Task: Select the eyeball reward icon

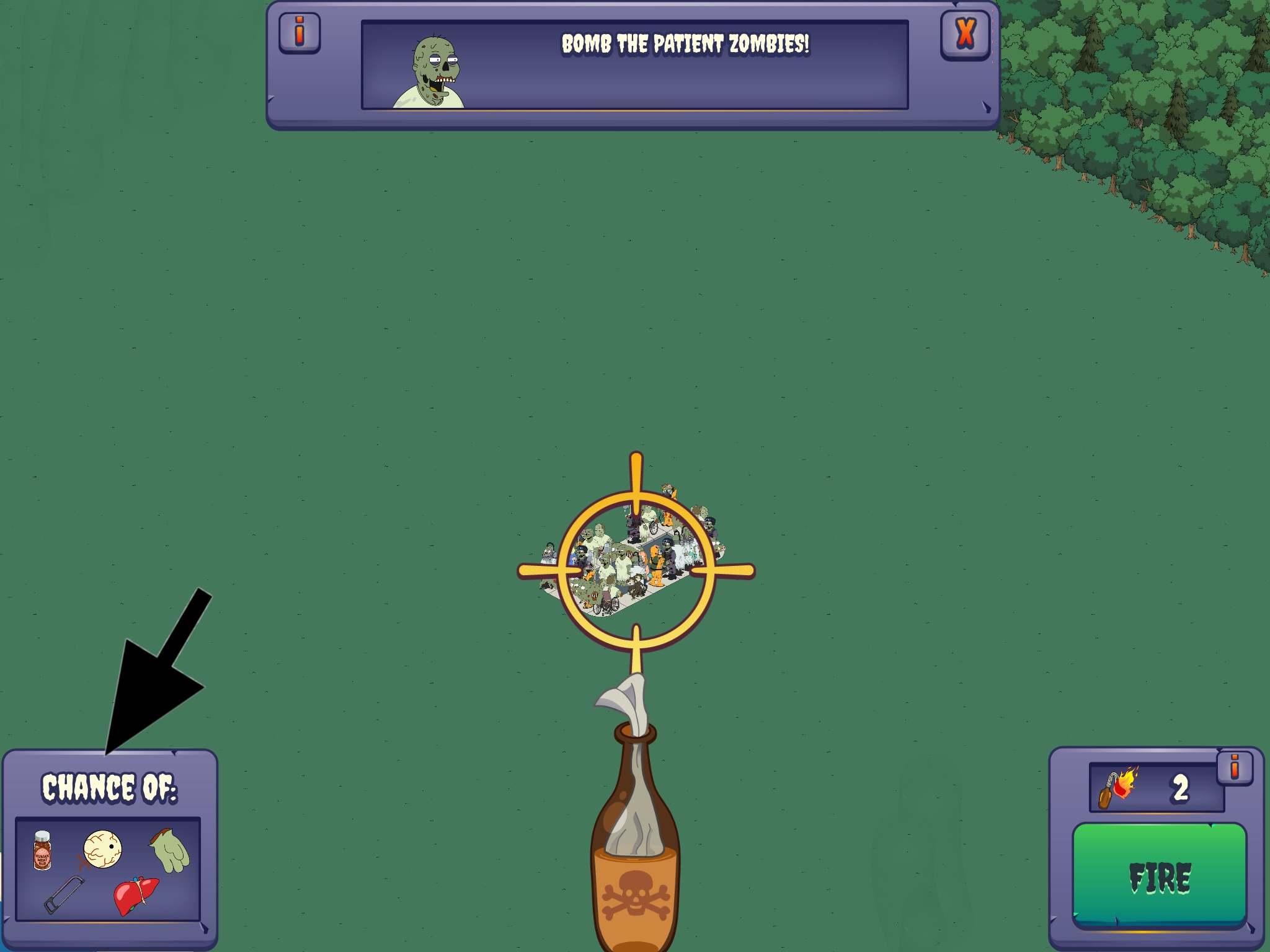Action: click(x=102, y=849)
